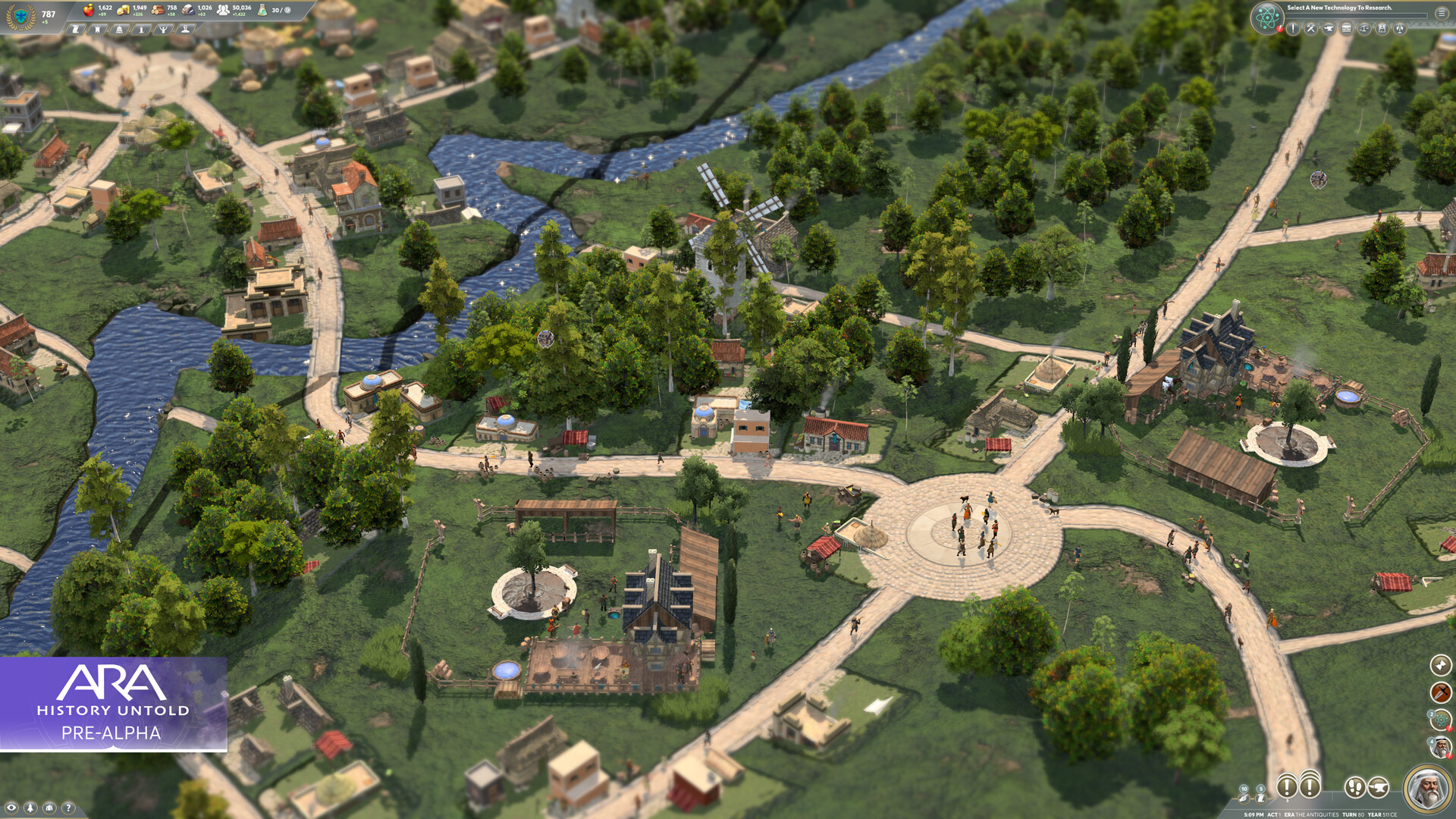
Task: Click the wood logs resource icon
Action: pyautogui.click(x=158, y=11)
